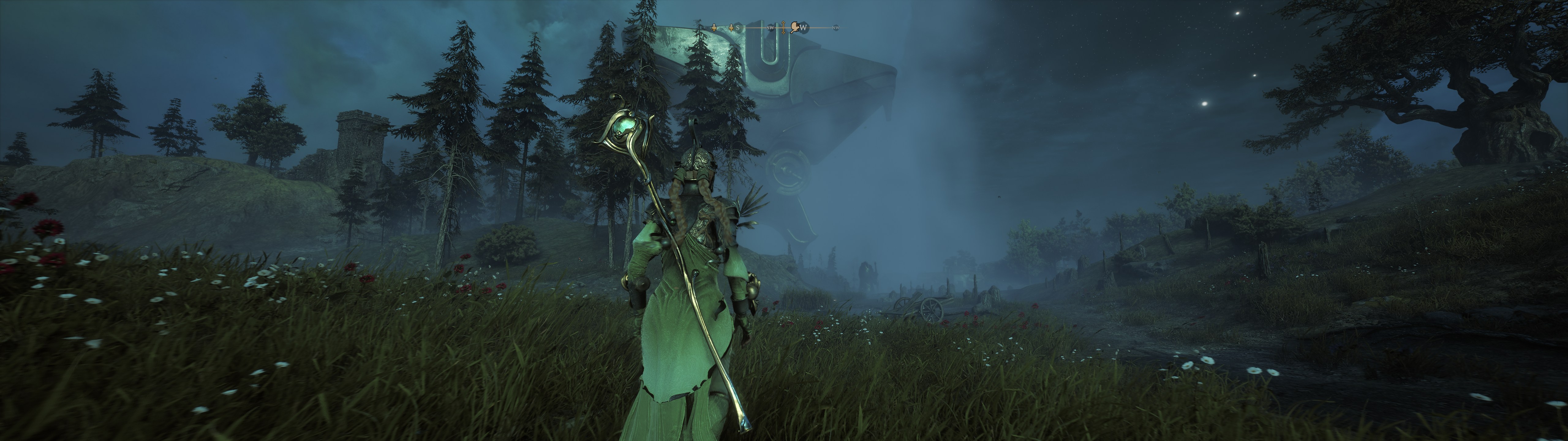Select the compass bar's SW heading label
Image resolution: width=1568 pixels, height=441 pixels.
771,28
